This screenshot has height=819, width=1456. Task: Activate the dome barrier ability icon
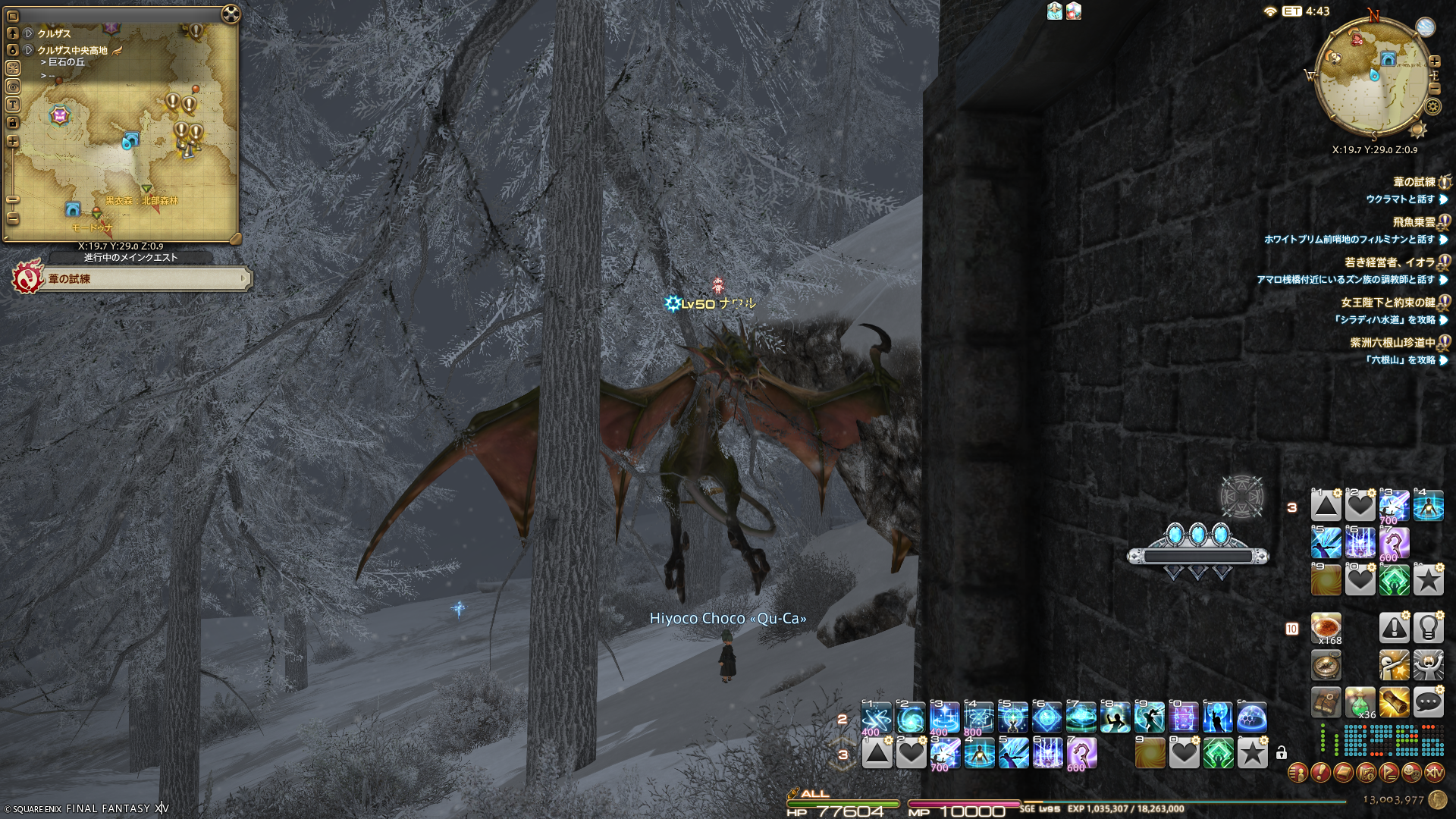click(1251, 717)
